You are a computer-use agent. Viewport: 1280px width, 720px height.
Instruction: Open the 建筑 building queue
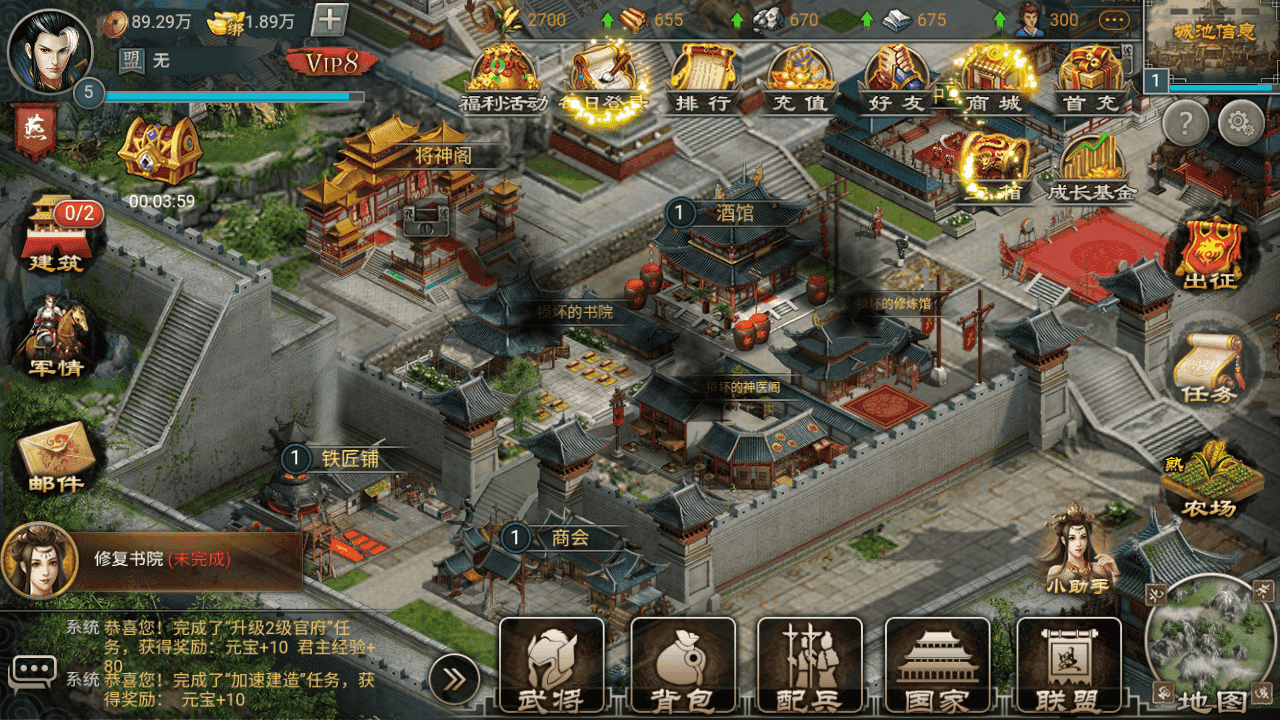pyautogui.click(x=56, y=235)
